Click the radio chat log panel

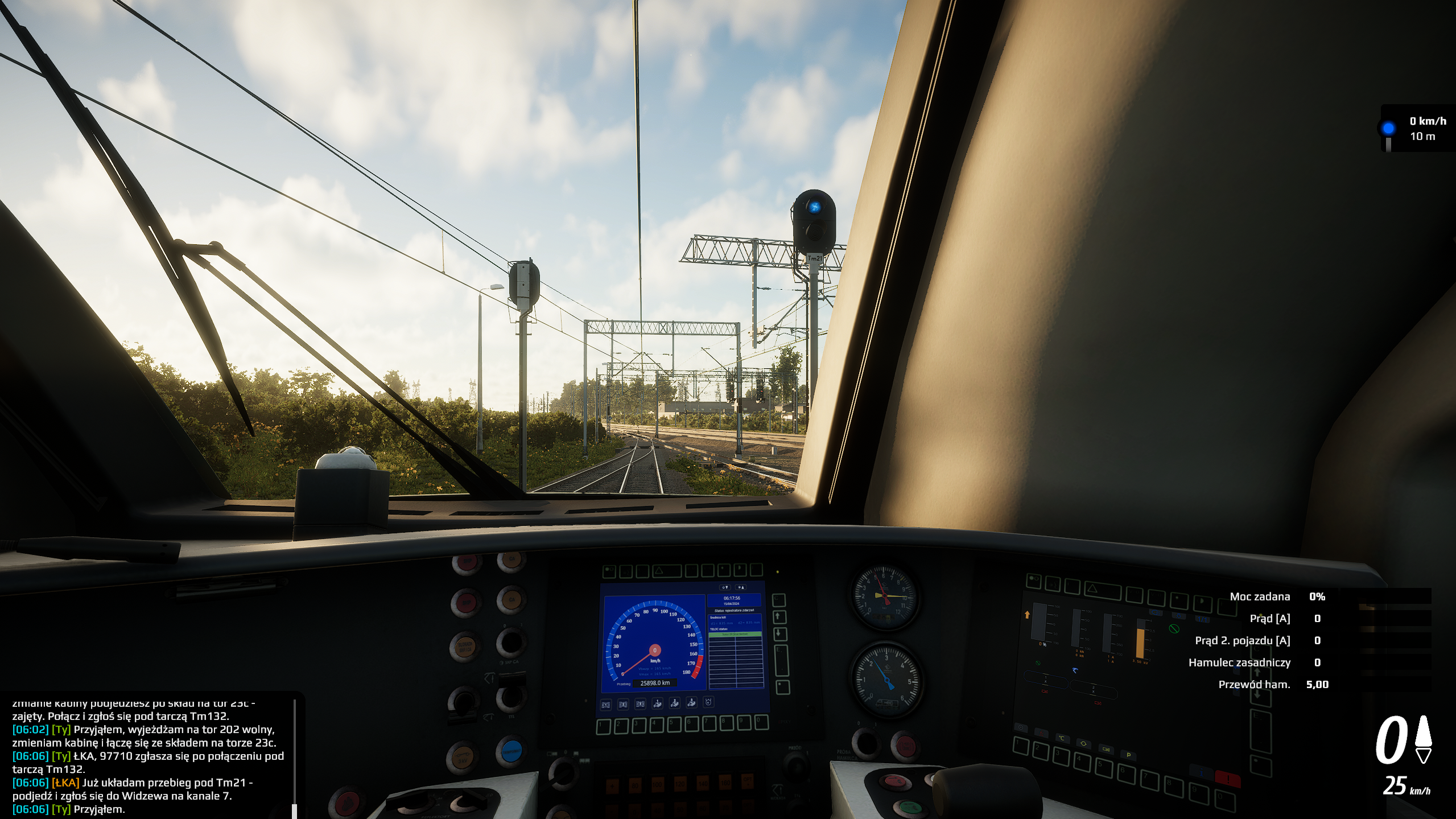click(x=149, y=757)
